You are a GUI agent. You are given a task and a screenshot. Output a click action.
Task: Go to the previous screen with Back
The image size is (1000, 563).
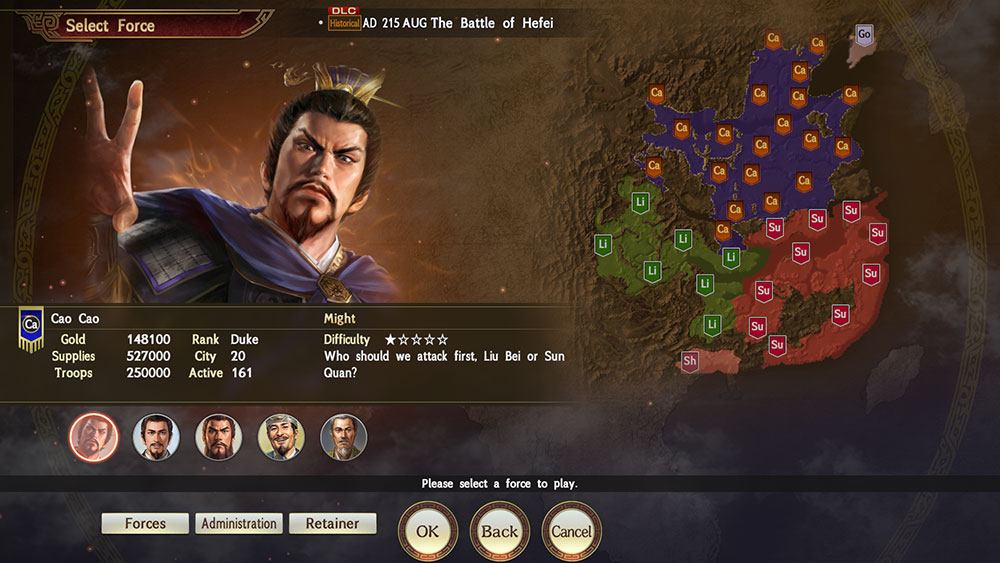click(499, 531)
